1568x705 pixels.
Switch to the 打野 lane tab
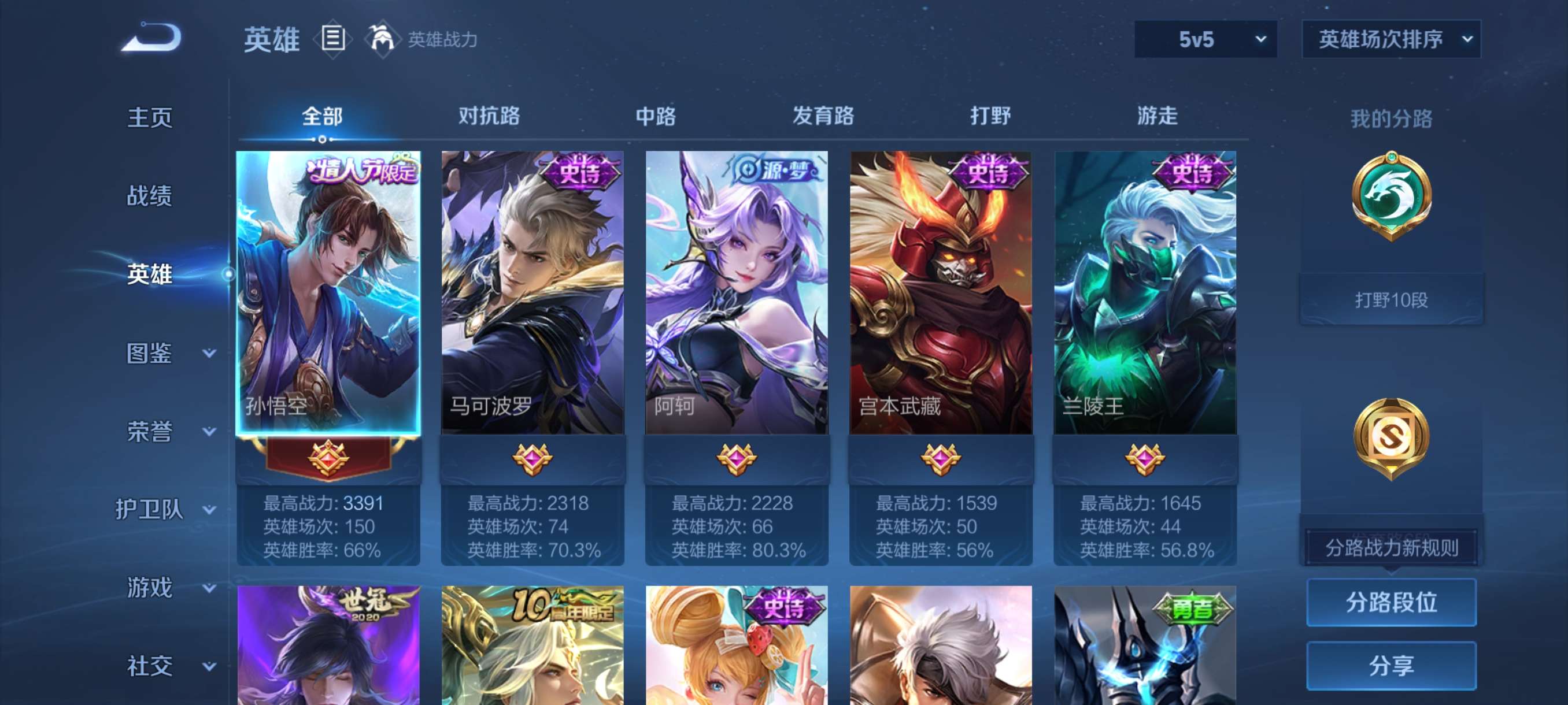tap(992, 116)
